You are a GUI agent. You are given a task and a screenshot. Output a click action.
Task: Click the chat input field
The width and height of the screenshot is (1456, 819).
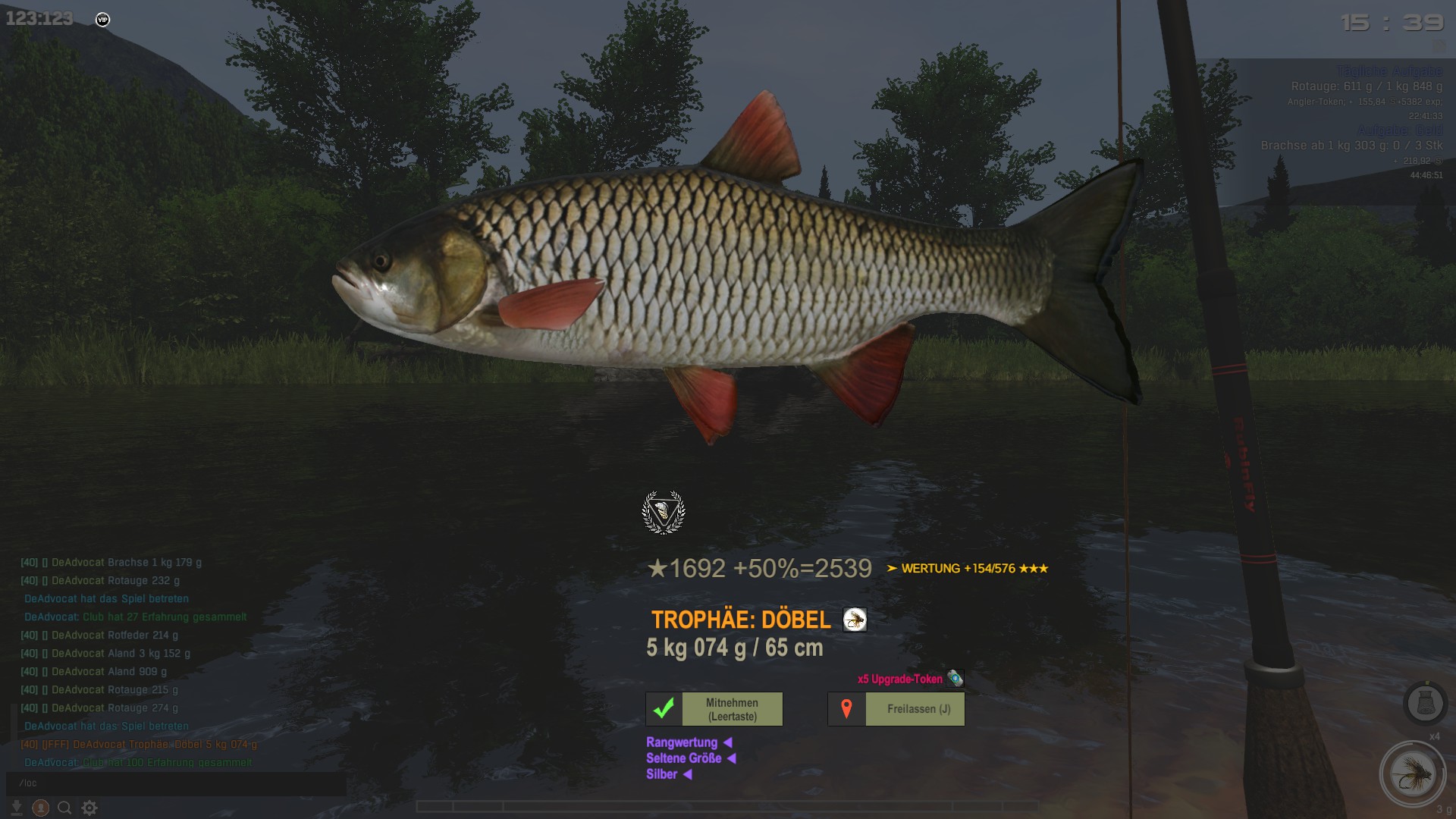176,783
